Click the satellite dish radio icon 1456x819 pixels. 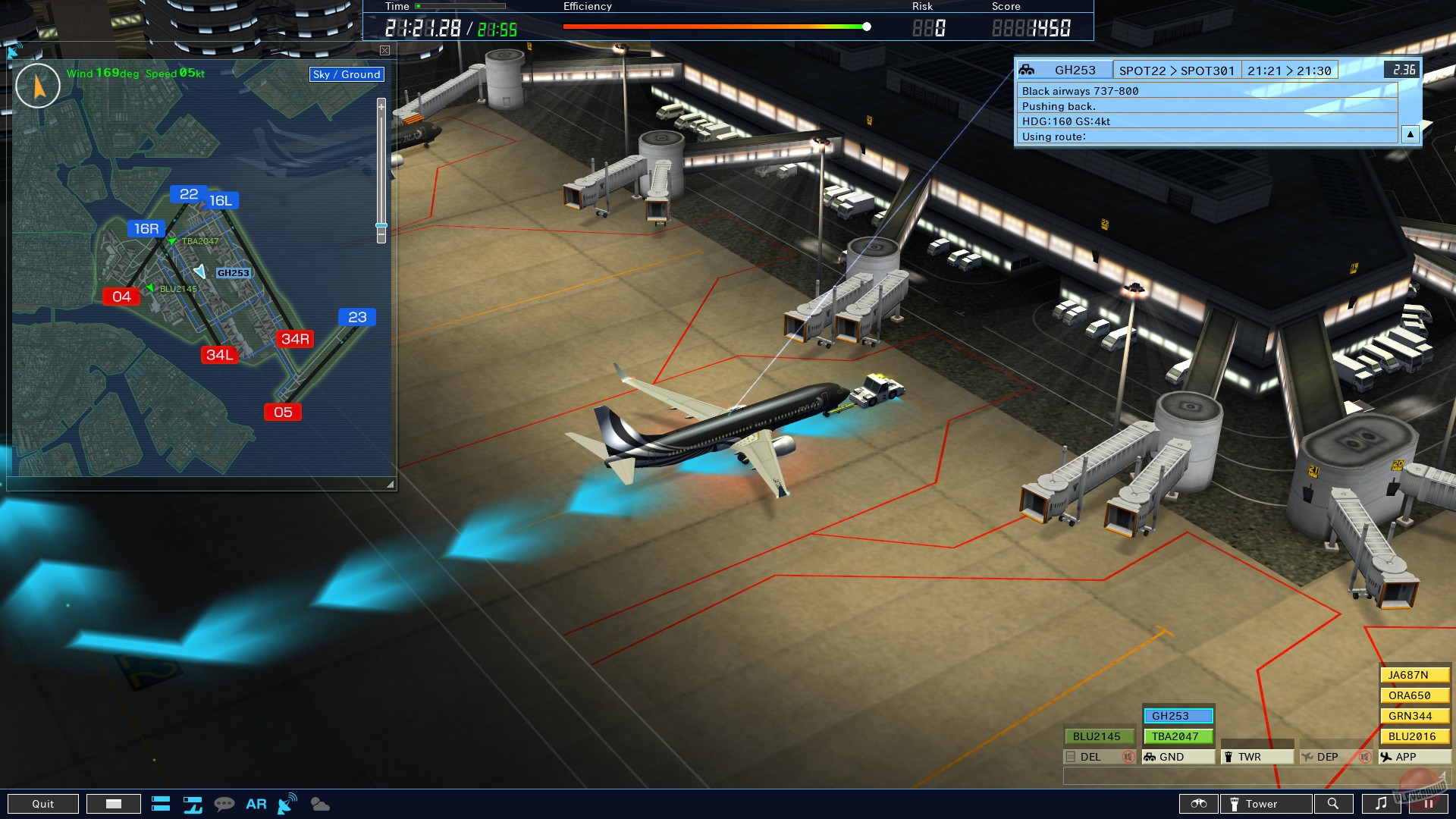287,804
